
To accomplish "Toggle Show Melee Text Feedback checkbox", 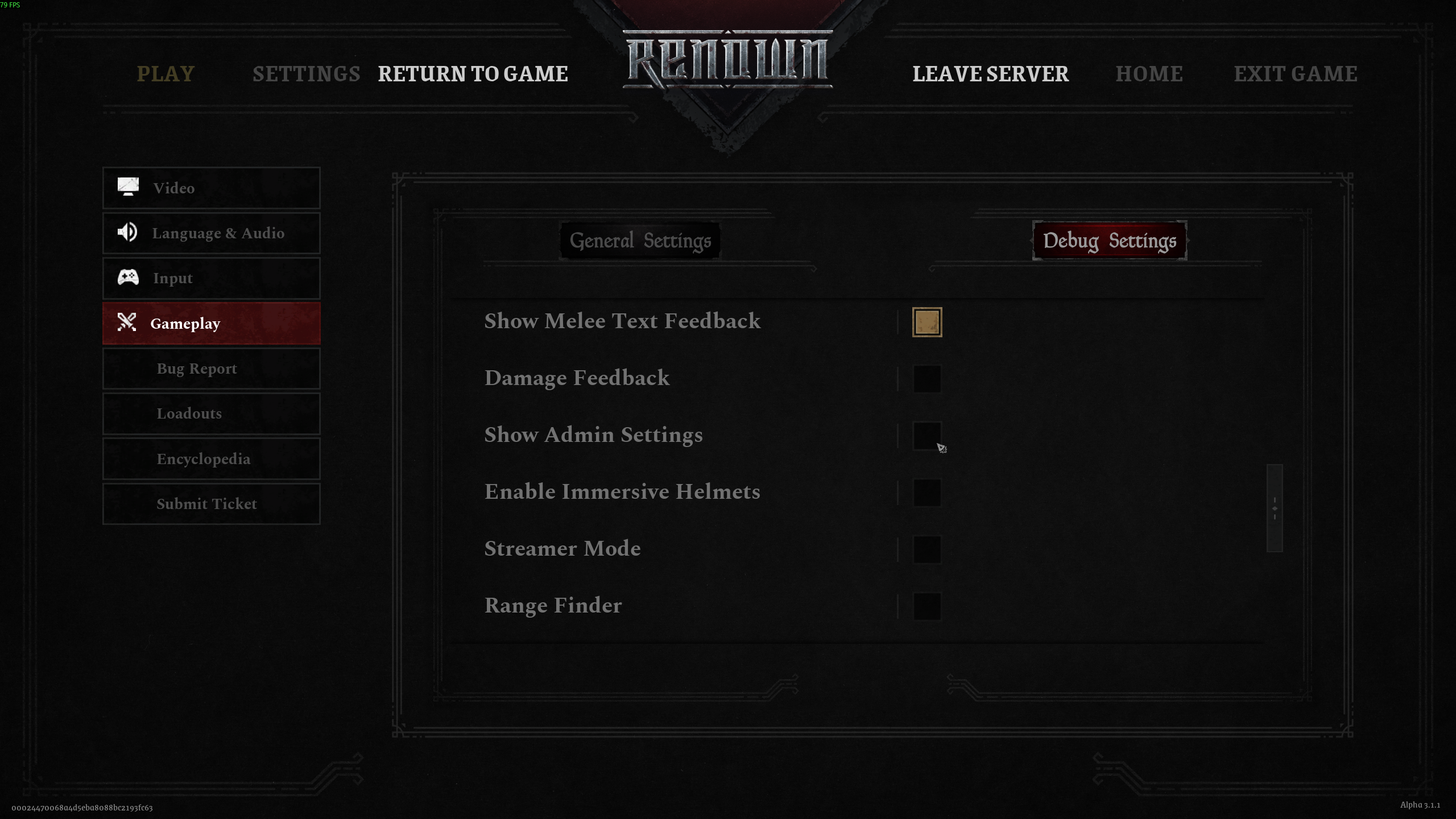I will click(926, 322).
